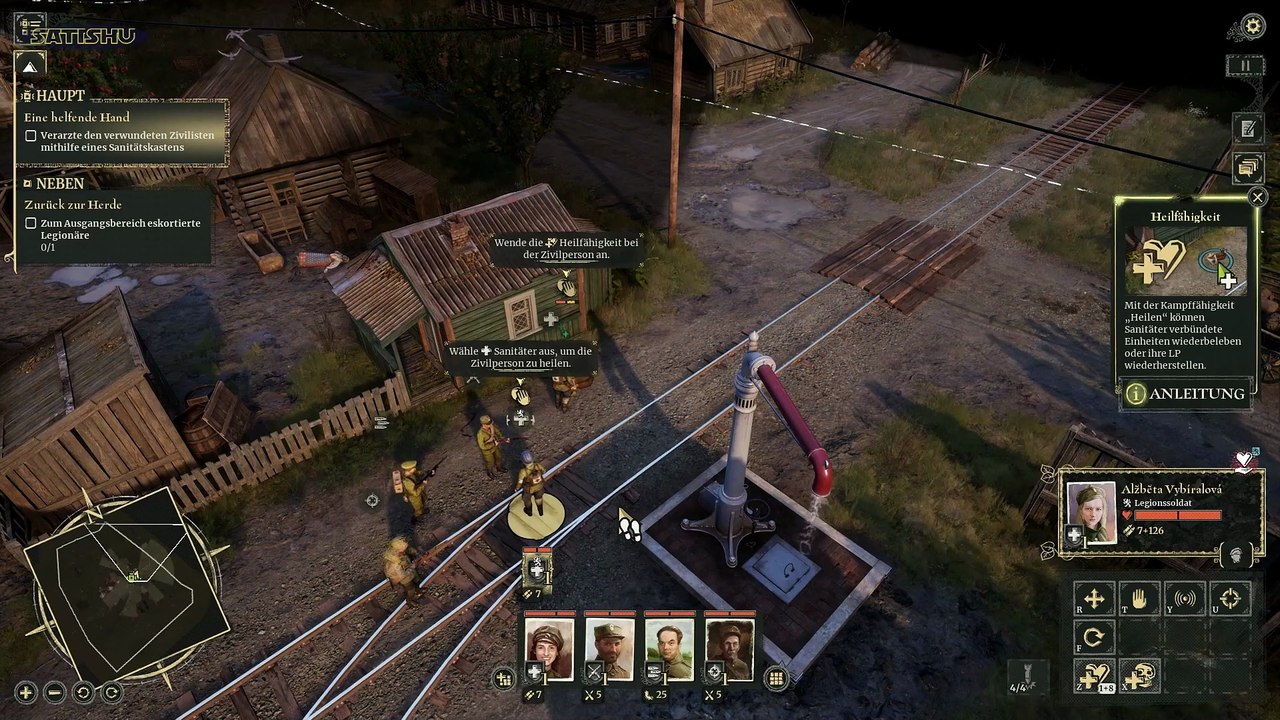The width and height of the screenshot is (1280, 720).
Task: Select the female medic portrait in squad bar
Action: [x=550, y=649]
